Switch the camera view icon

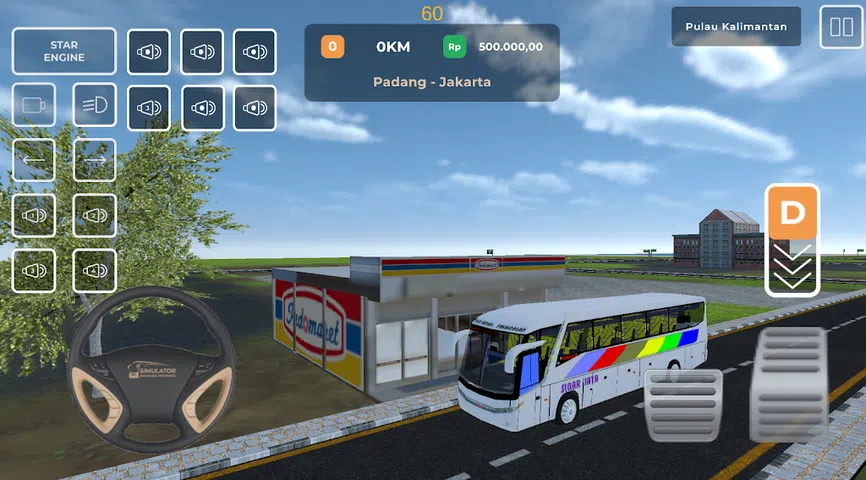click(x=34, y=105)
